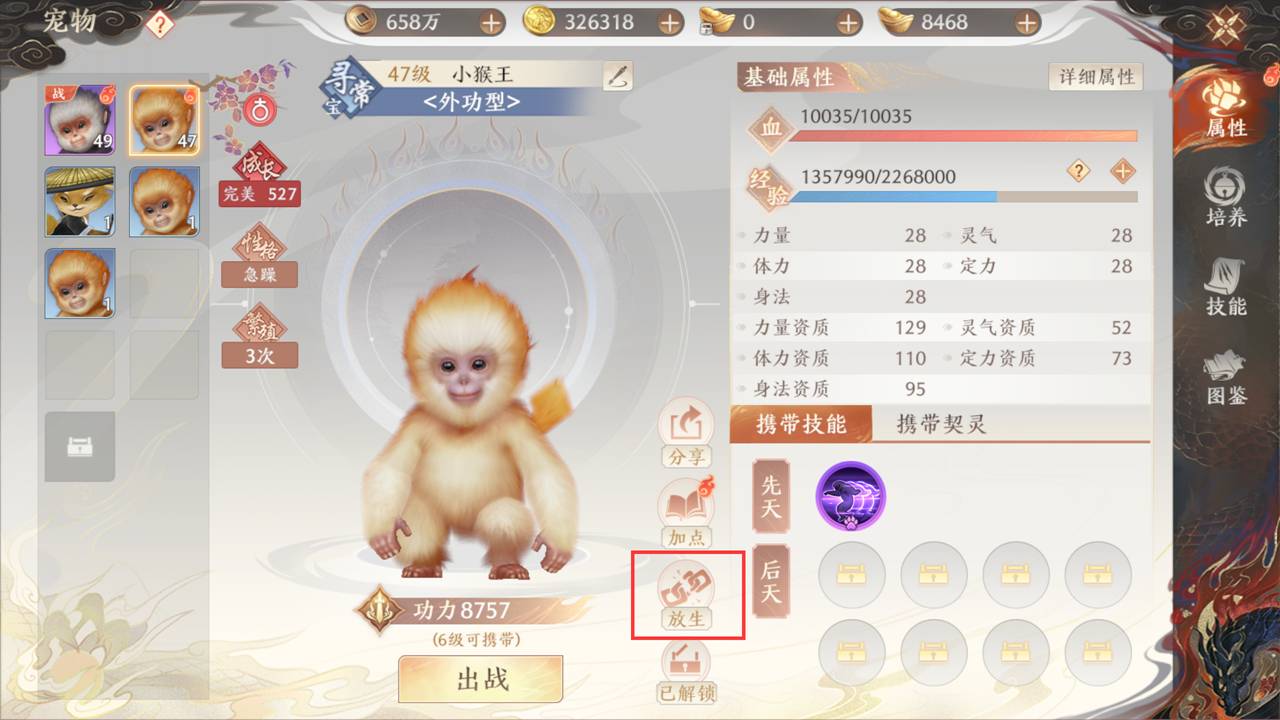The image size is (1280, 720).
Task: Open 详细属性 detailed attributes
Action: pos(1094,76)
